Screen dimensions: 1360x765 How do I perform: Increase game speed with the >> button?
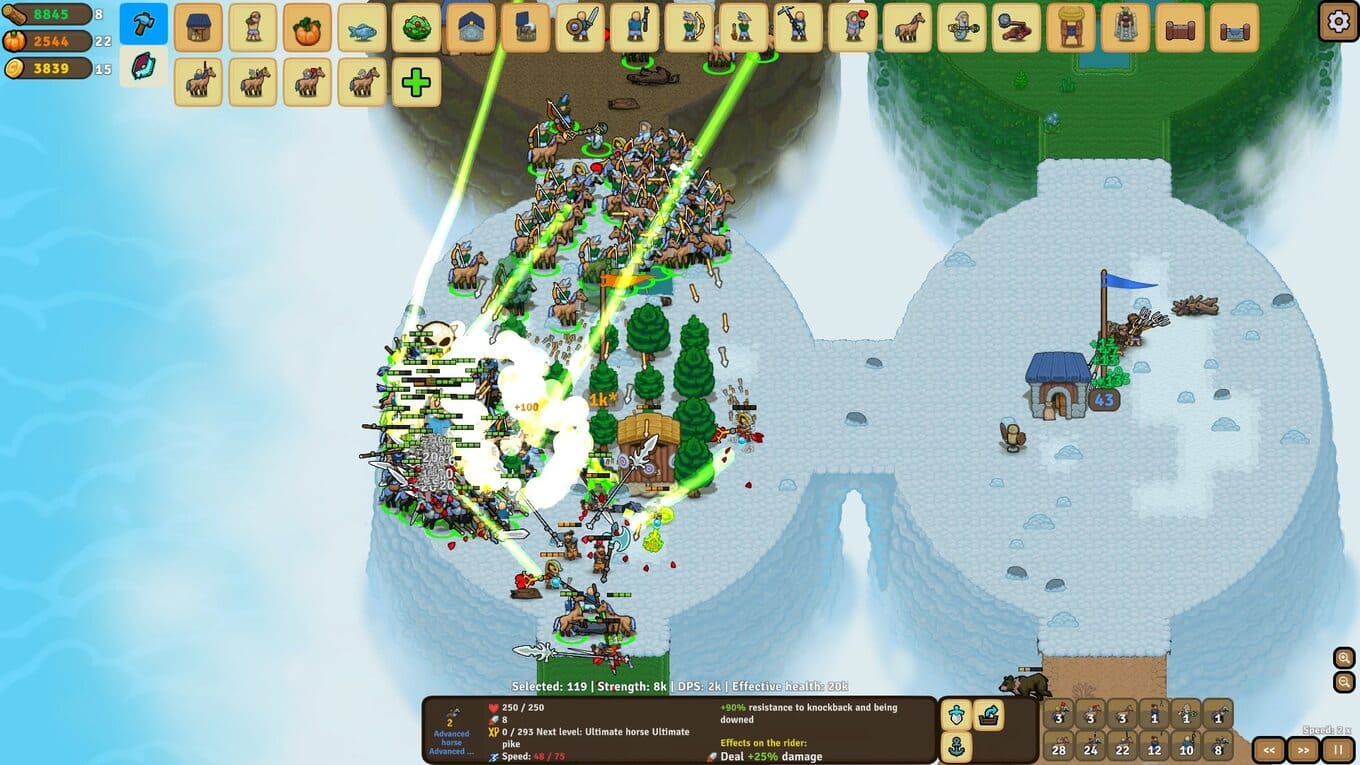(1303, 749)
